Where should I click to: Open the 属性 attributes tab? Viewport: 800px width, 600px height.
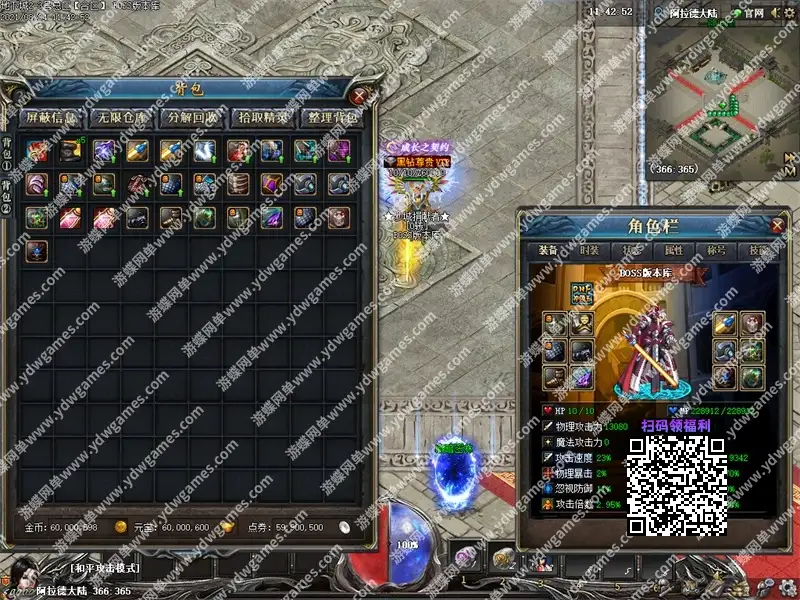click(x=673, y=251)
